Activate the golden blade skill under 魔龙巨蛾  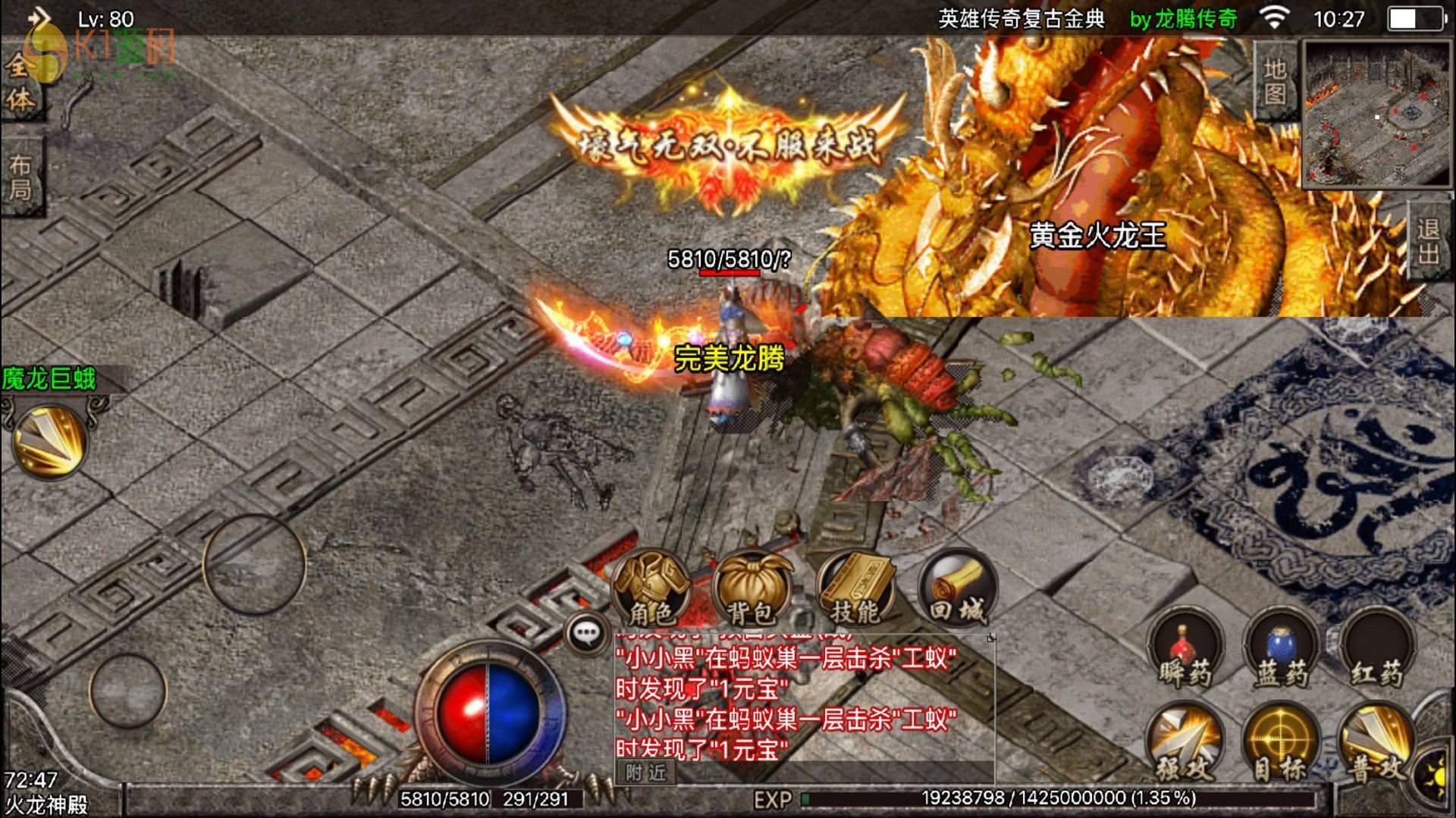(x=49, y=443)
